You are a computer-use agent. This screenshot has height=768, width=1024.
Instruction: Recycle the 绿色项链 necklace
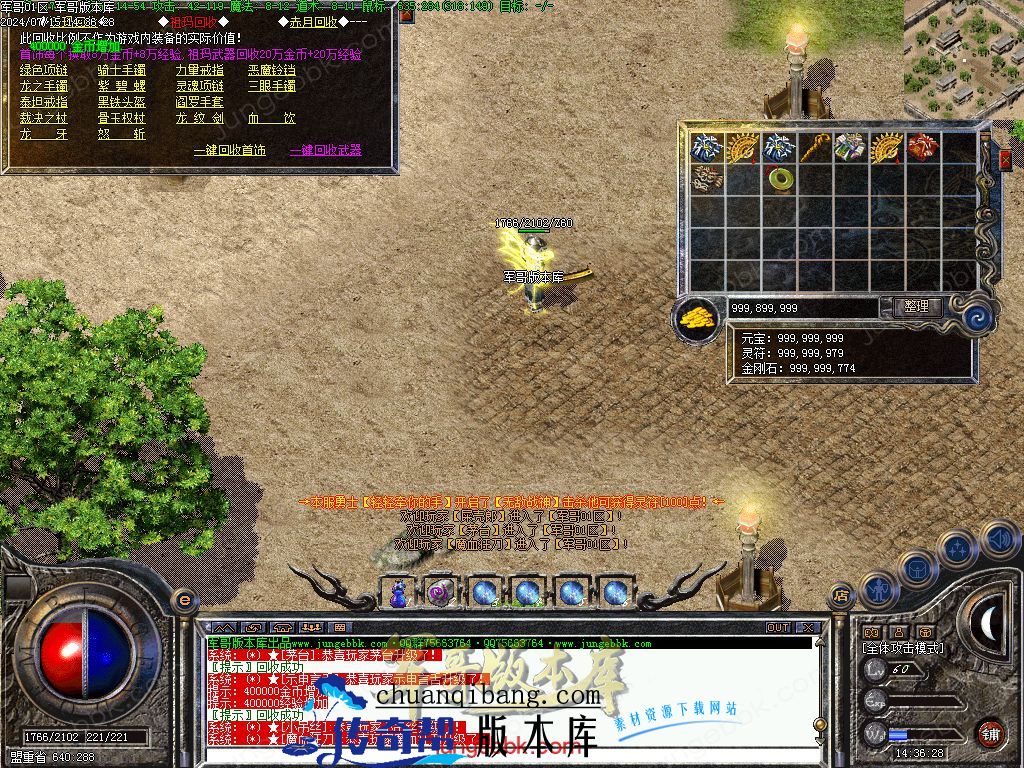click(x=44, y=70)
